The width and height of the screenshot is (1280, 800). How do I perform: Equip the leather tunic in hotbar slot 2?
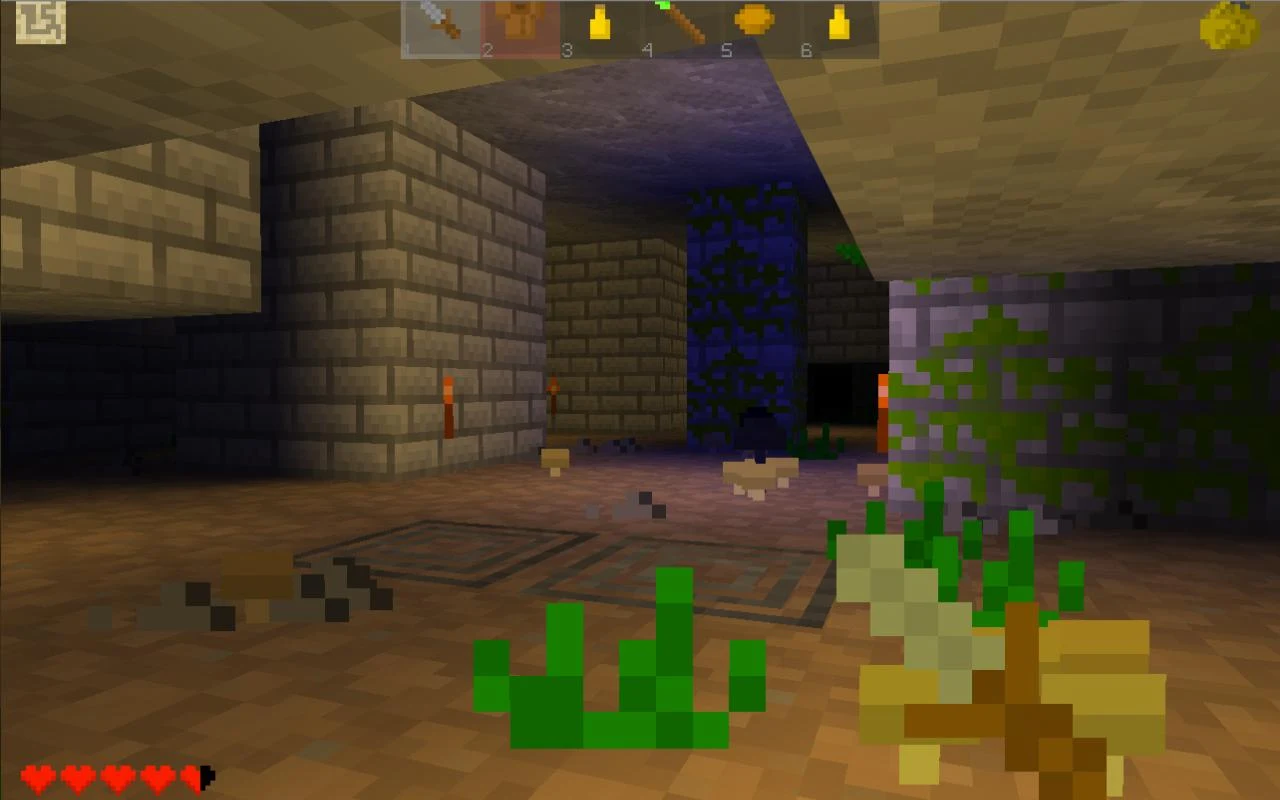coord(520,22)
